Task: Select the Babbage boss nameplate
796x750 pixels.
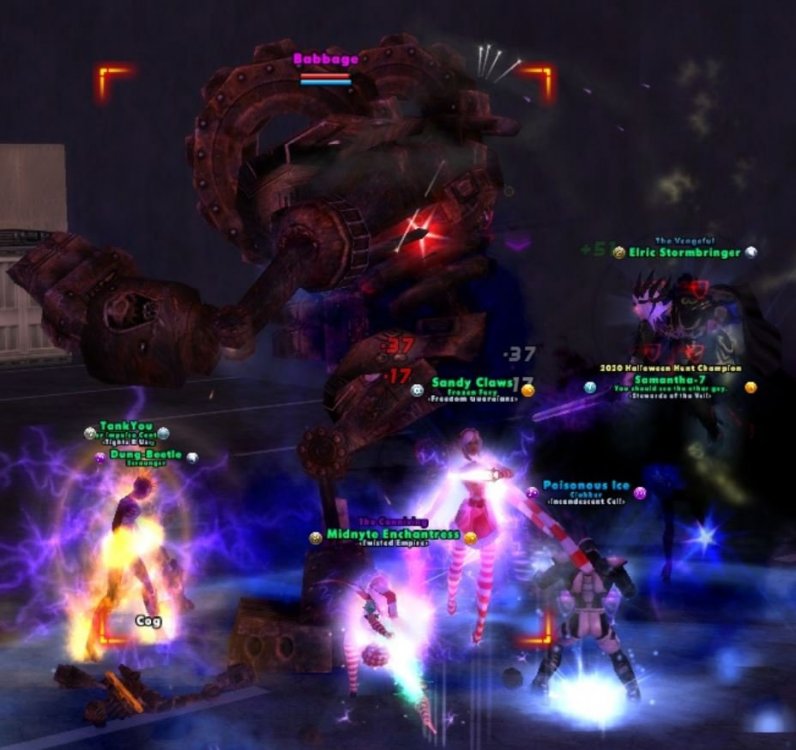Action: (326, 60)
